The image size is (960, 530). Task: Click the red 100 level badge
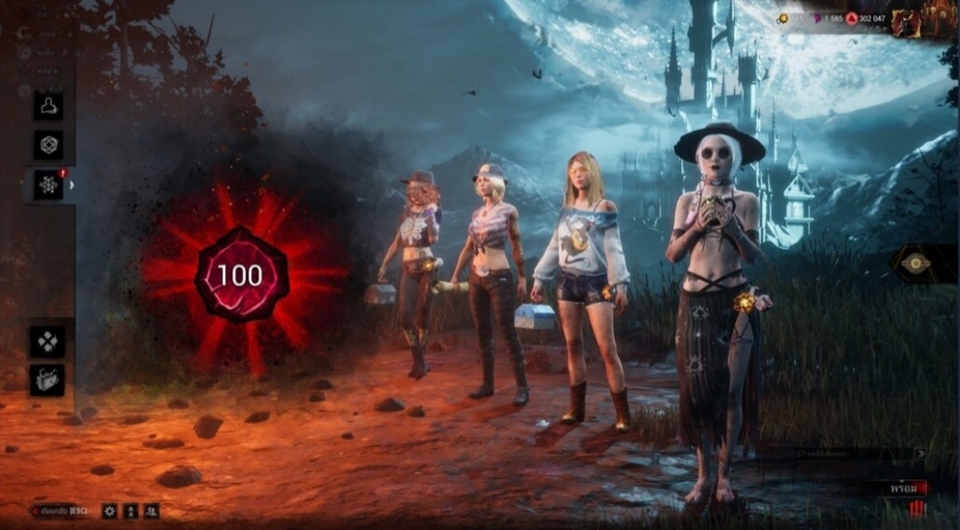pyautogui.click(x=240, y=275)
